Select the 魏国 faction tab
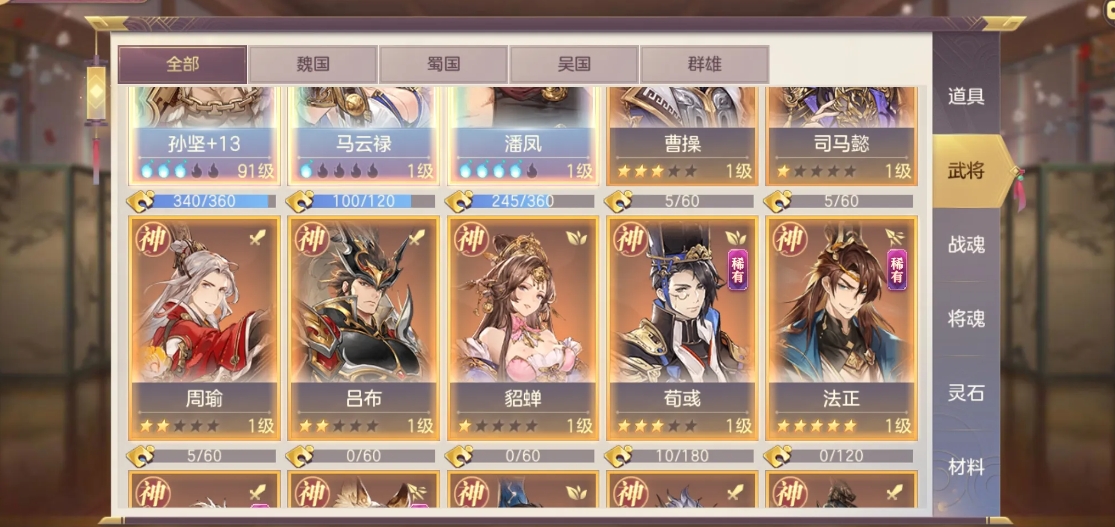 pos(313,64)
